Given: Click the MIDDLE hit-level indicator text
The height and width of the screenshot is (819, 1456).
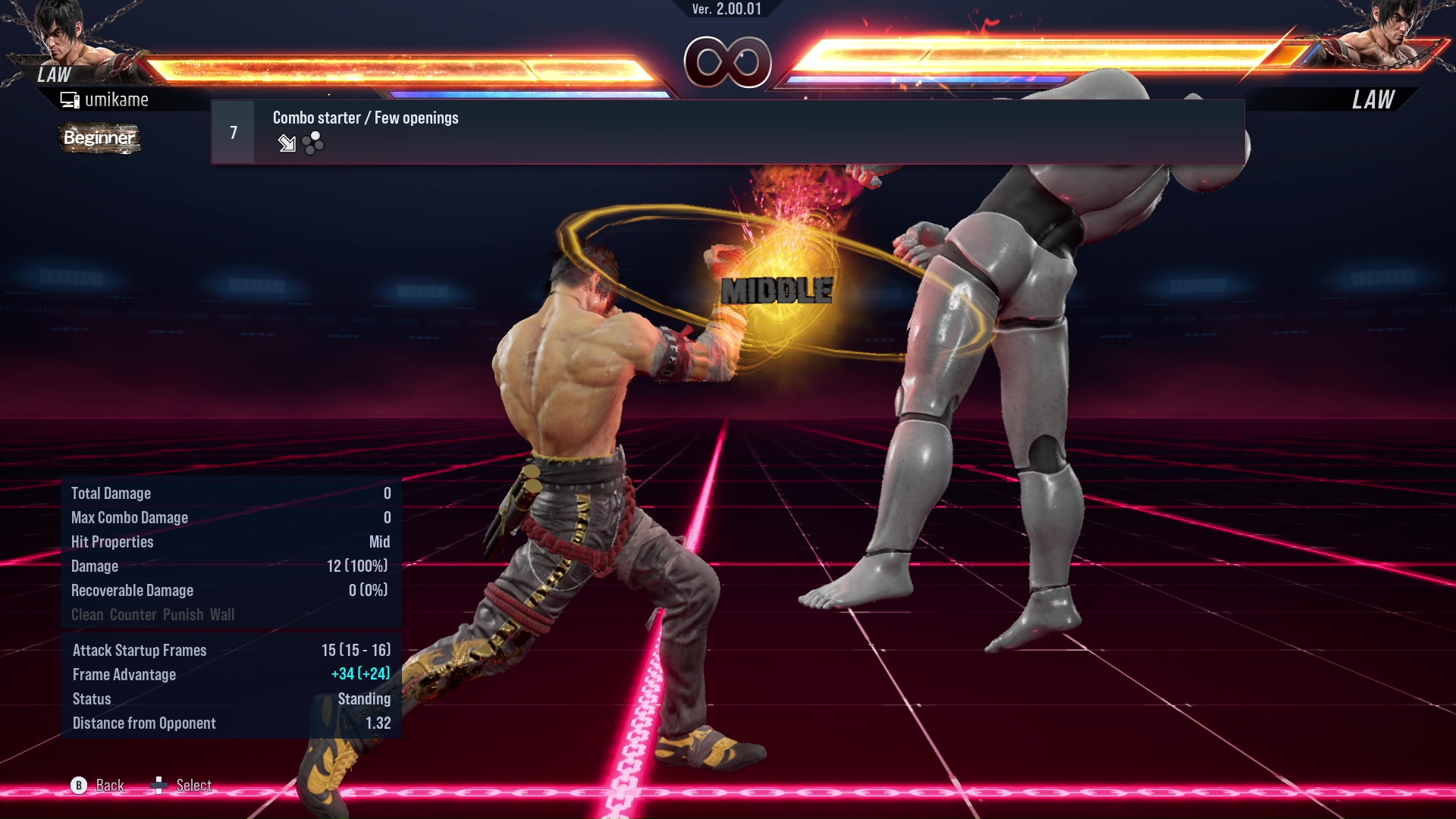Looking at the screenshot, I should point(777,290).
